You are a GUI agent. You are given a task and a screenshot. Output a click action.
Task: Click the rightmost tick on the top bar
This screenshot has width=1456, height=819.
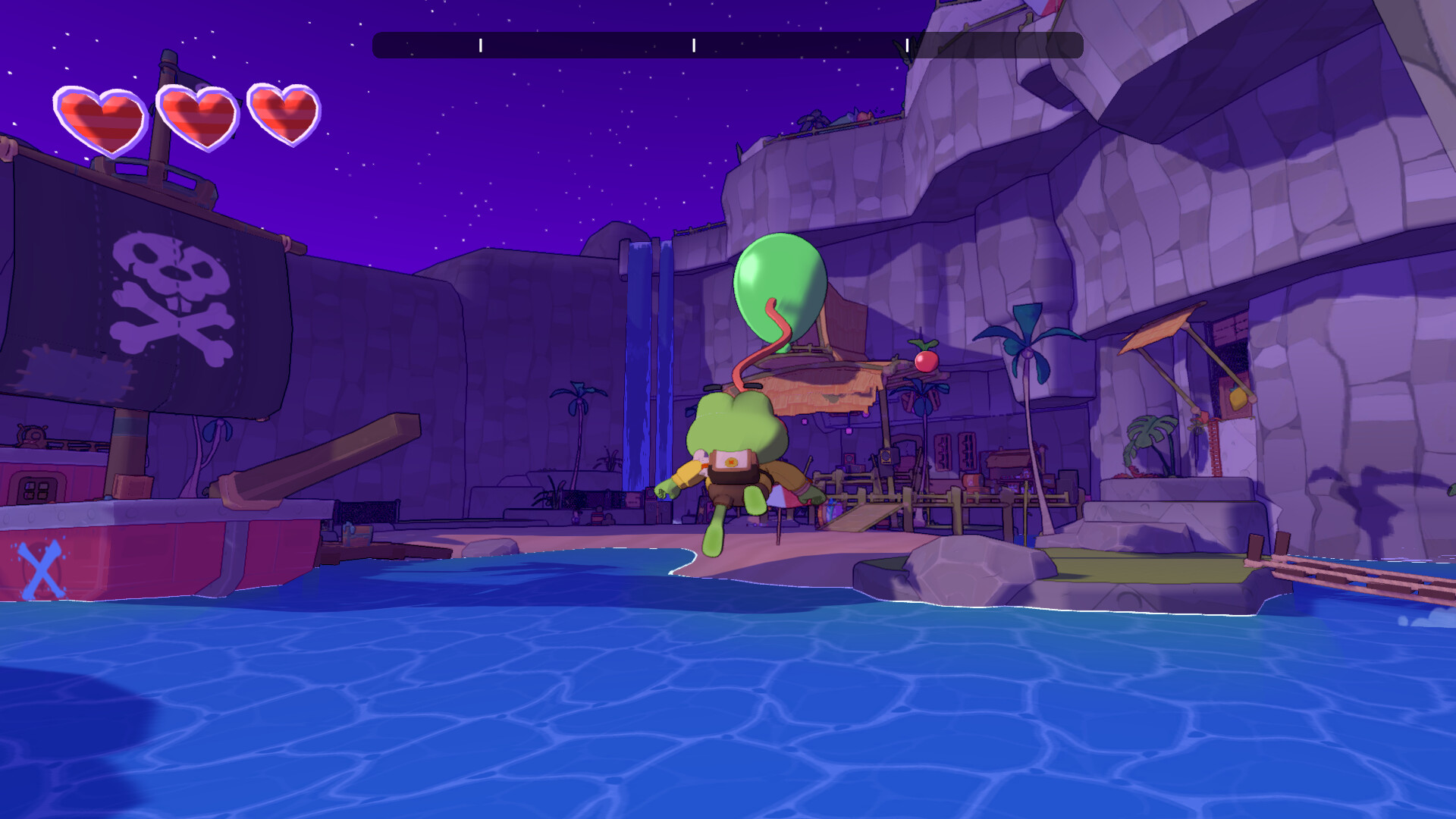(x=907, y=44)
